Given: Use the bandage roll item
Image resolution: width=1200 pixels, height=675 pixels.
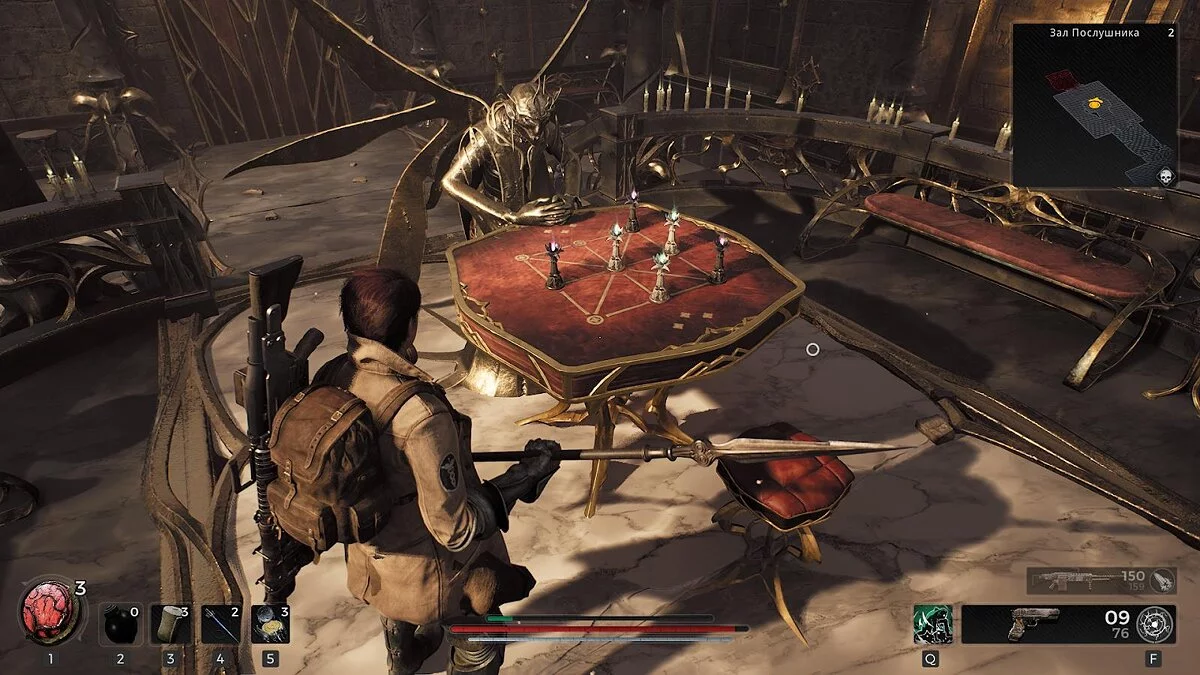Looking at the screenshot, I should (169, 623).
